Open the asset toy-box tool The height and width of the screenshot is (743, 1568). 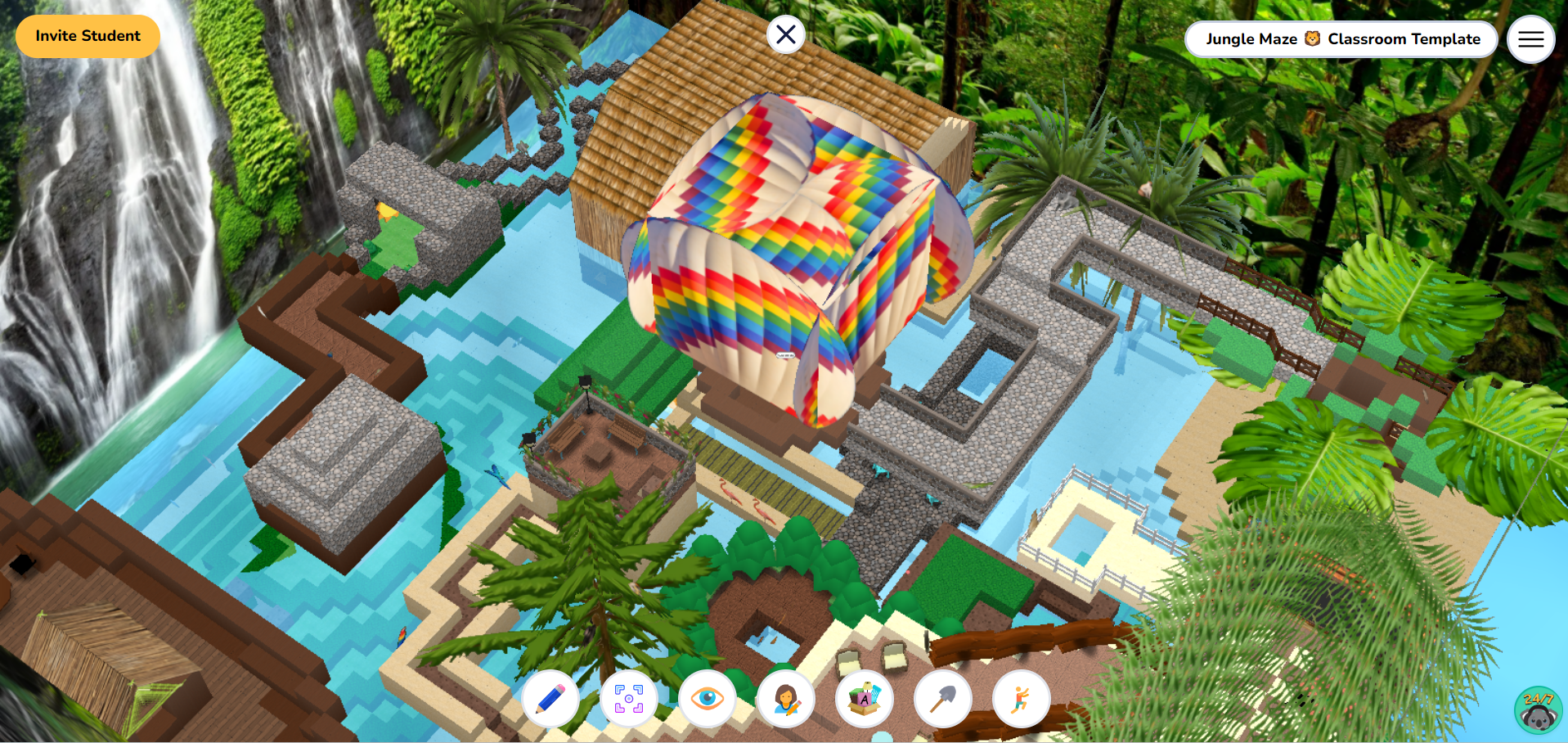(x=865, y=700)
